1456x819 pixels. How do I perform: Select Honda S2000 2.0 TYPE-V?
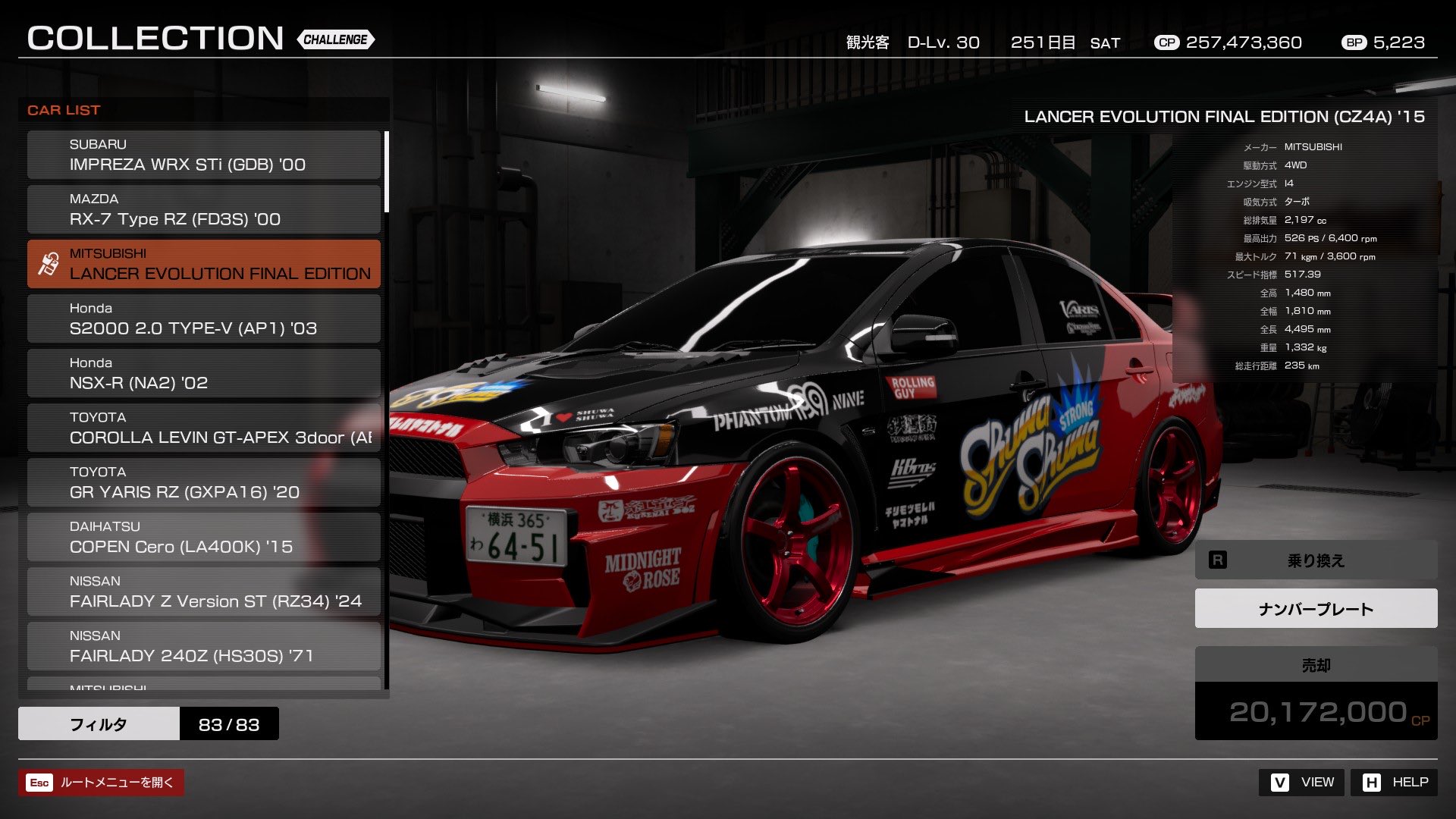click(203, 318)
